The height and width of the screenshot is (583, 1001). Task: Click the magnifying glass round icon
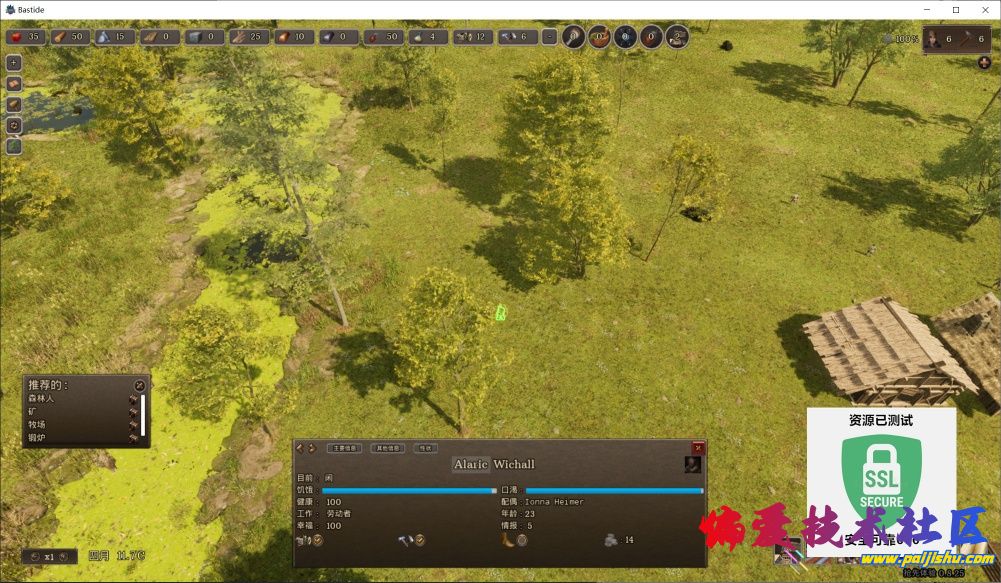point(573,37)
